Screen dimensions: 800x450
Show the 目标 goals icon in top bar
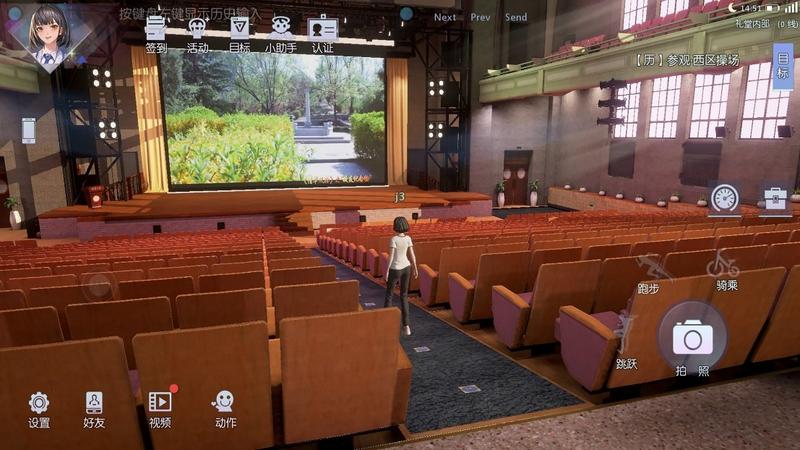240,32
